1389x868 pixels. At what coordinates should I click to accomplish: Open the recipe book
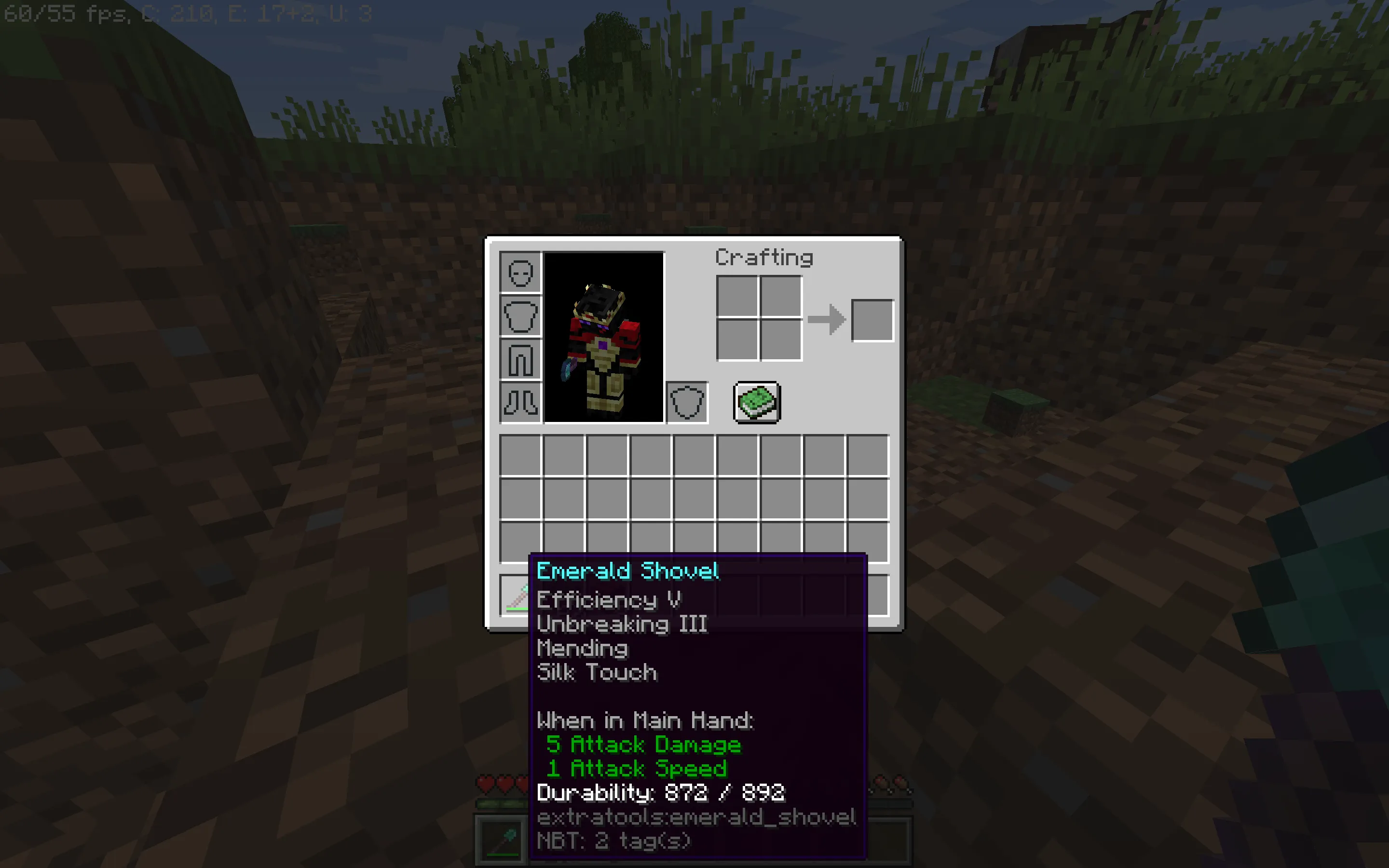coord(757,402)
